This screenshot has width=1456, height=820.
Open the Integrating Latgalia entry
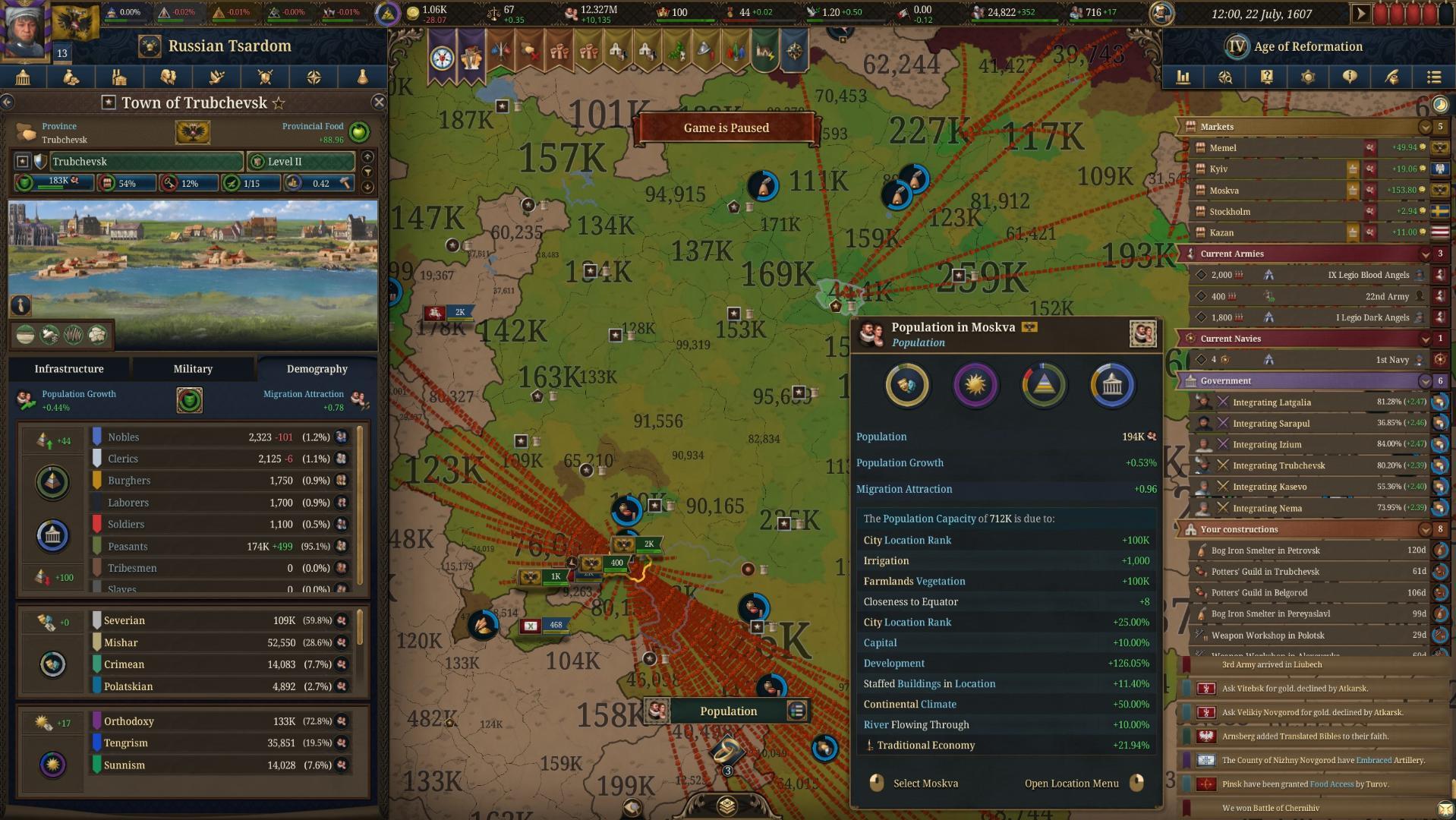click(1272, 402)
